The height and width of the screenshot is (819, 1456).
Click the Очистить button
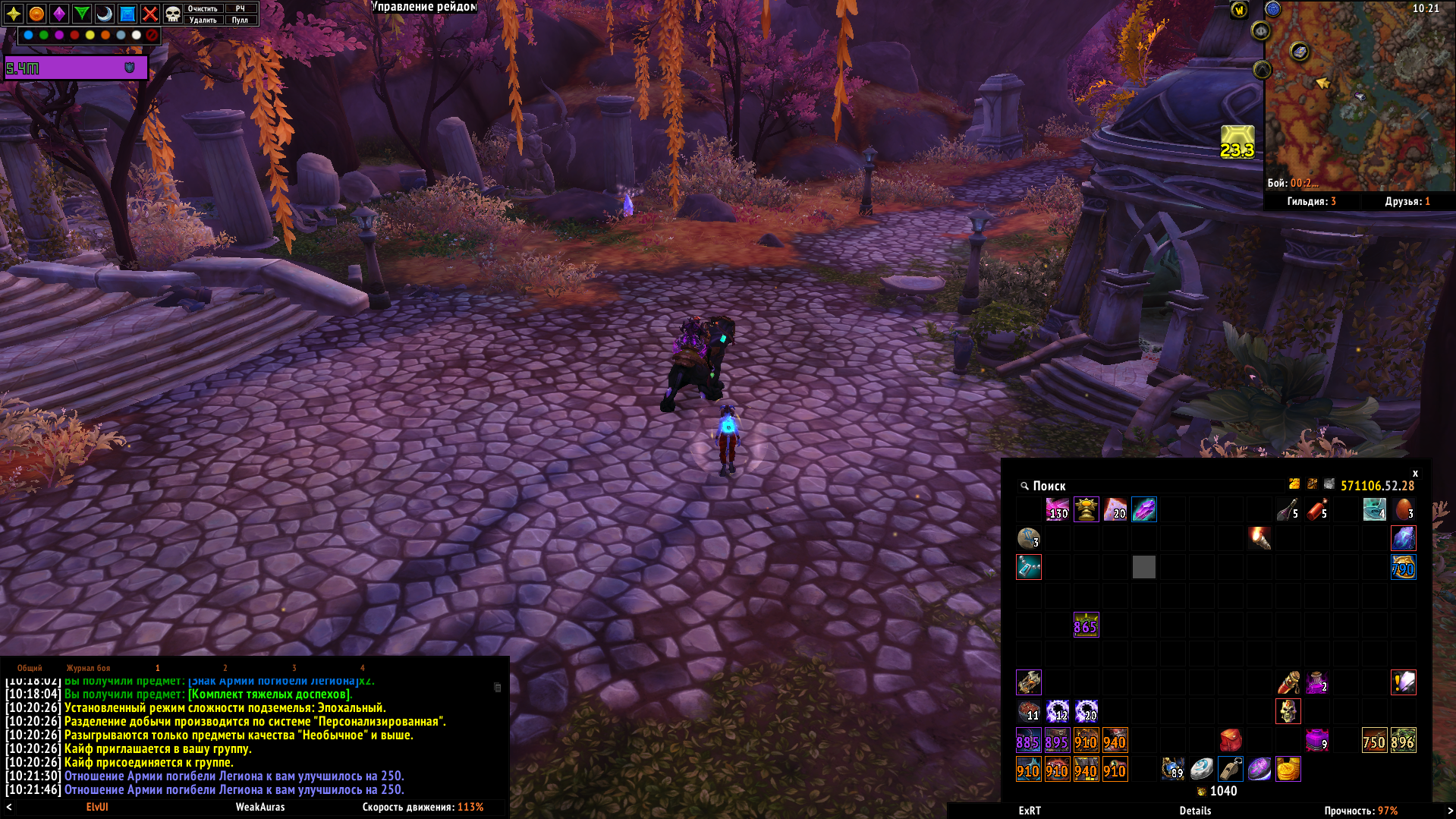[x=203, y=8]
